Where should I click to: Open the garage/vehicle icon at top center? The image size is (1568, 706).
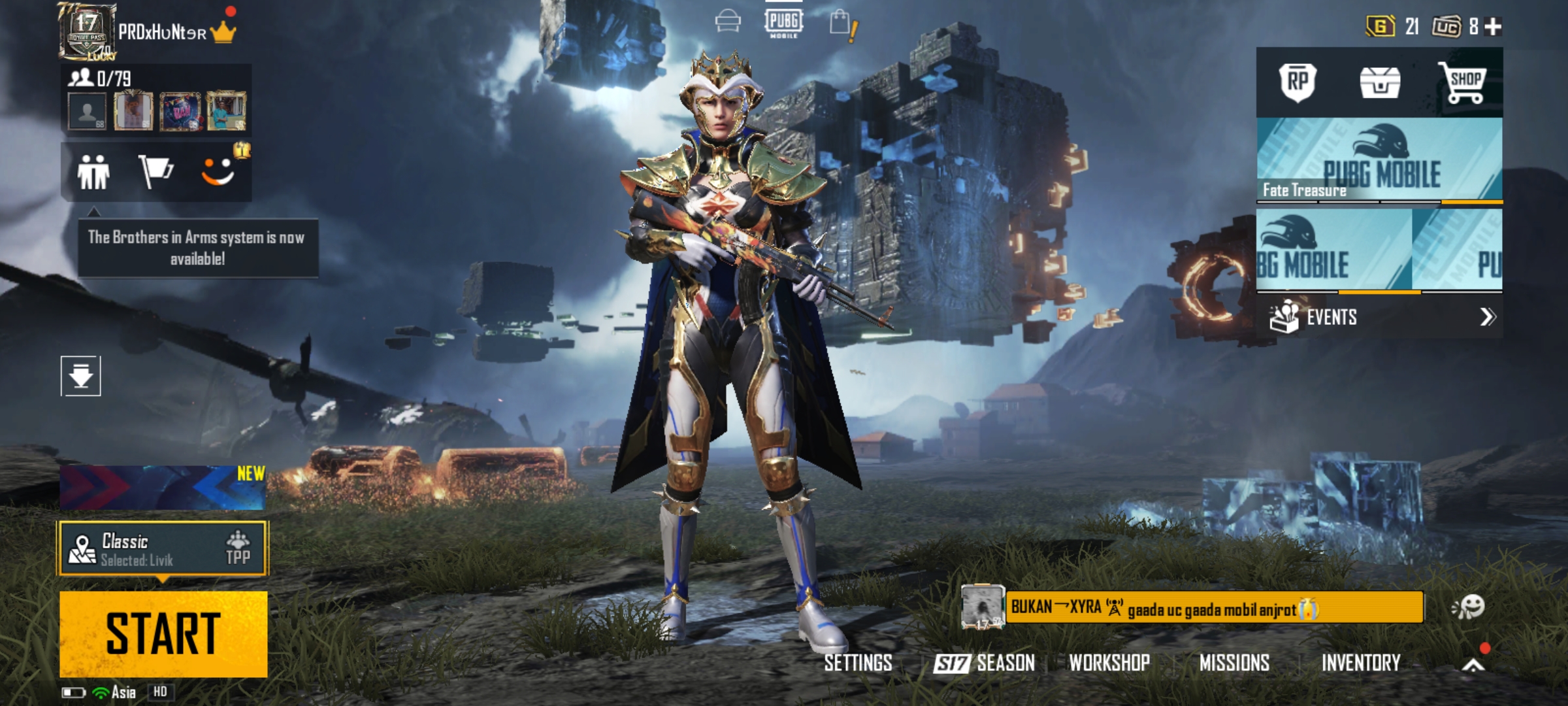(727, 22)
